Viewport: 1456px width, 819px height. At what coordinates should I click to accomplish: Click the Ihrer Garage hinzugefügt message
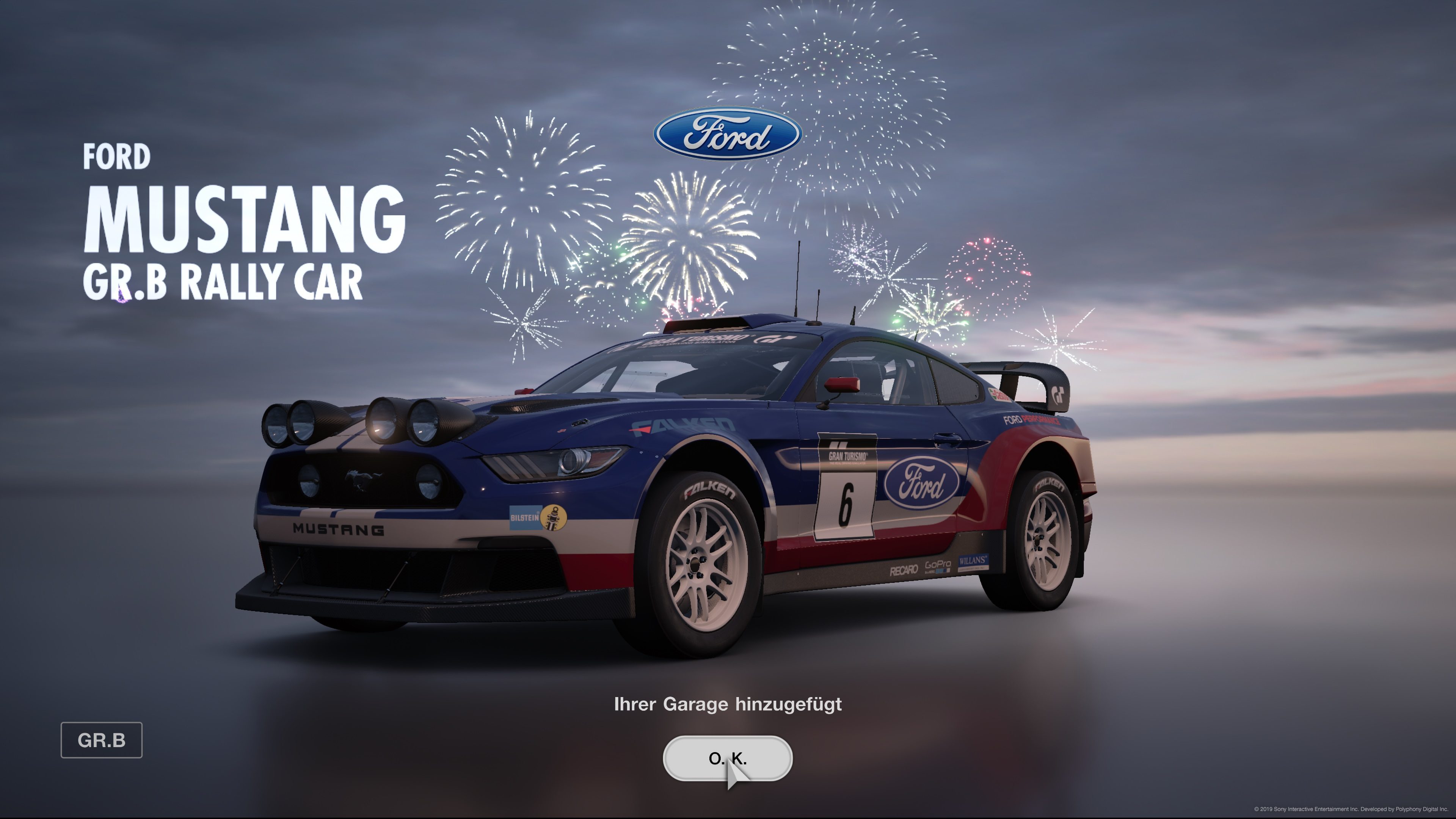coord(728,704)
